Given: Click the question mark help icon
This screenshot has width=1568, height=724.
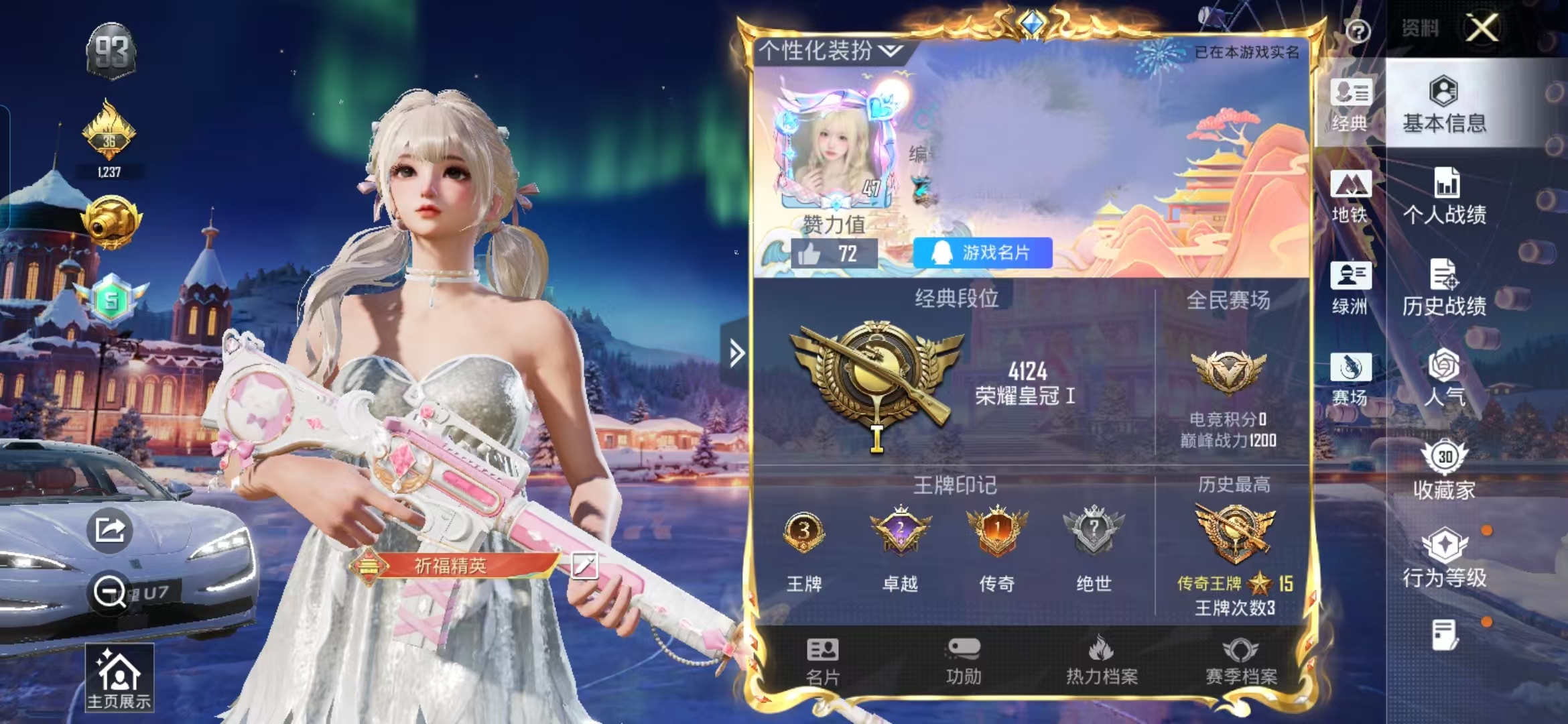Looking at the screenshot, I should pyautogui.click(x=1358, y=31).
